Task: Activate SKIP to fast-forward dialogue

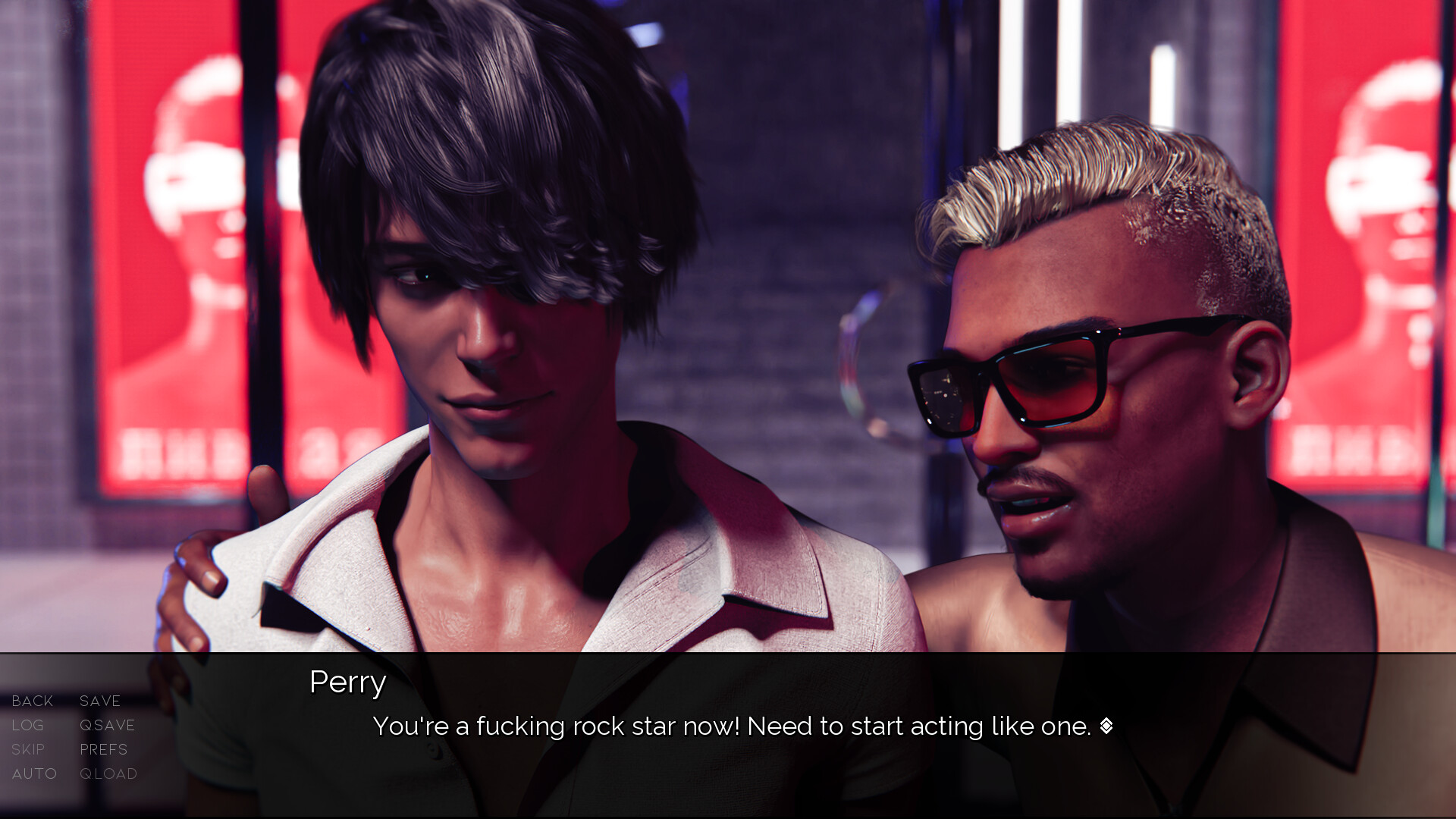Action: 28,750
